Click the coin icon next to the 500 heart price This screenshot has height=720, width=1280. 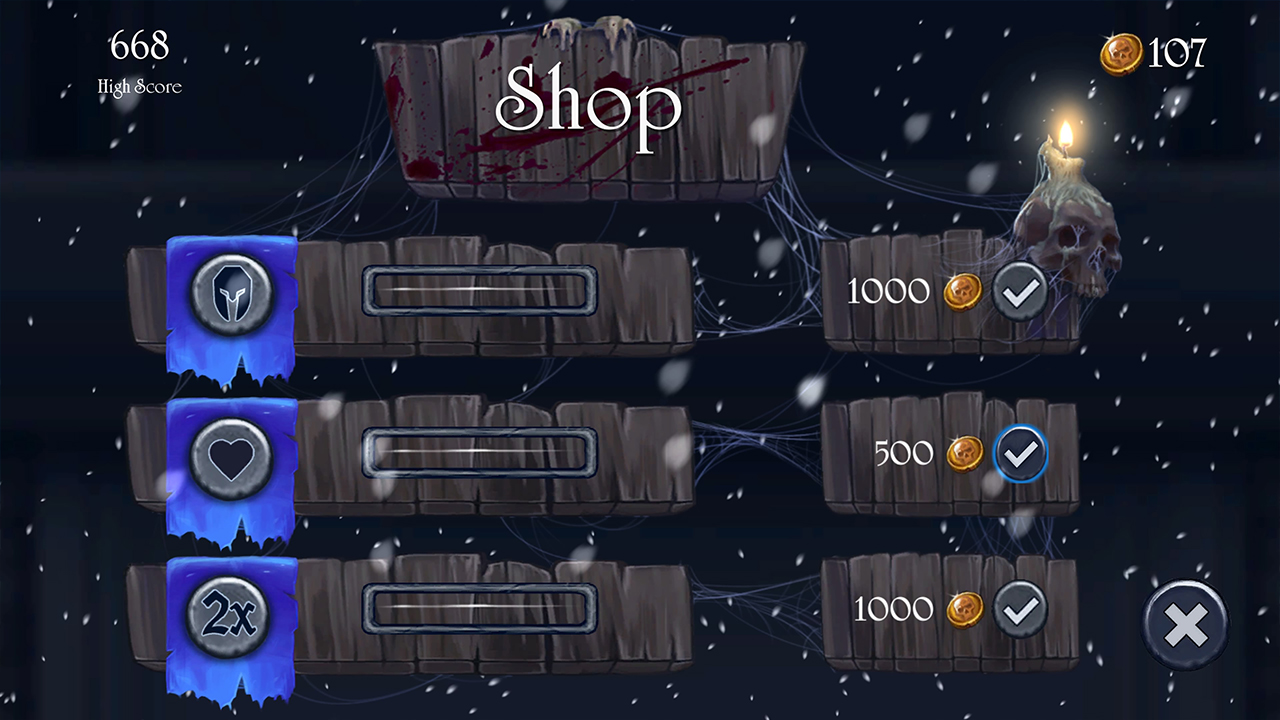(966, 453)
